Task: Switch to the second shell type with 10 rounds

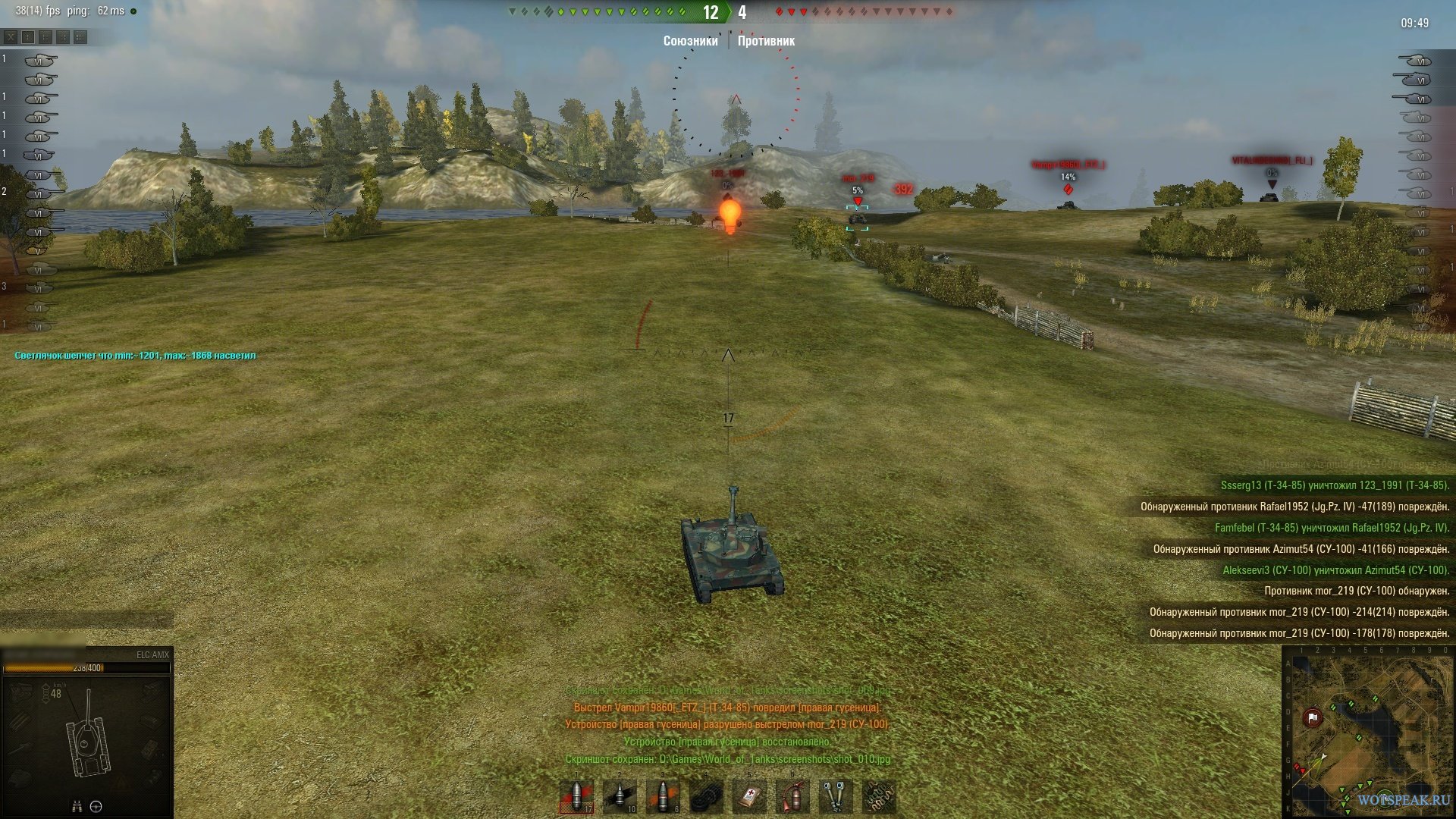Action: point(620,796)
